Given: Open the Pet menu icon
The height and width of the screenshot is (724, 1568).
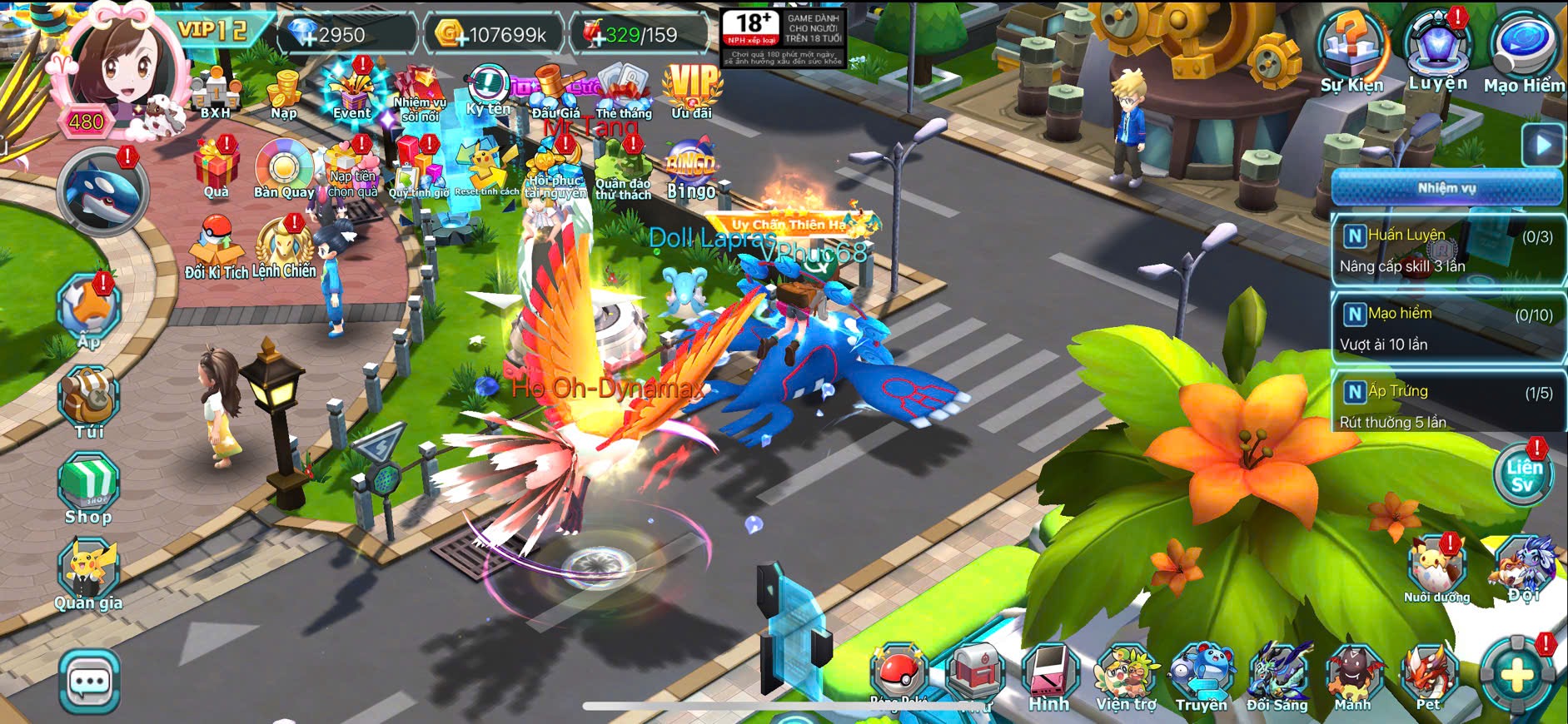Looking at the screenshot, I should (1429, 678).
